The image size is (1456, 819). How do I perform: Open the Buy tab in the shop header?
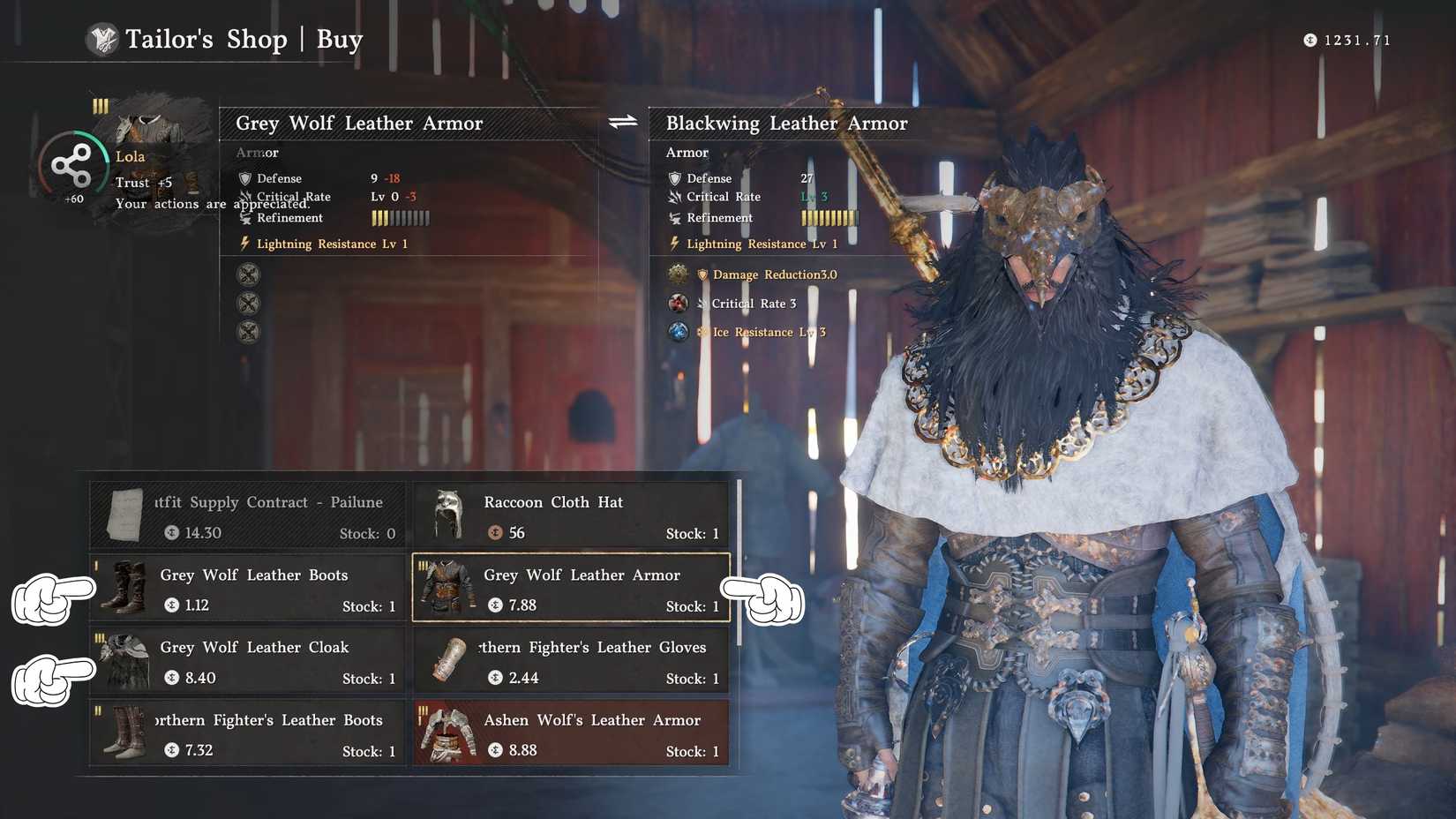(x=341, y=39)
